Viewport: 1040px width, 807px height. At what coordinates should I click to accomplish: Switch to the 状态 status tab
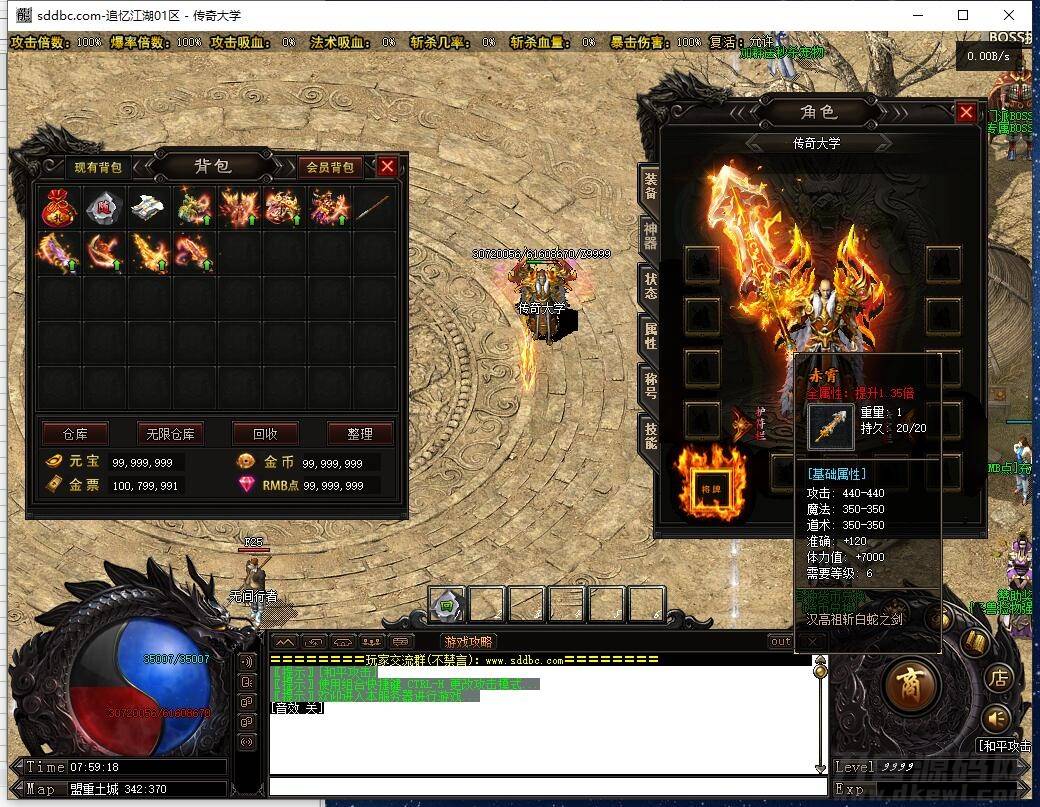650,286
